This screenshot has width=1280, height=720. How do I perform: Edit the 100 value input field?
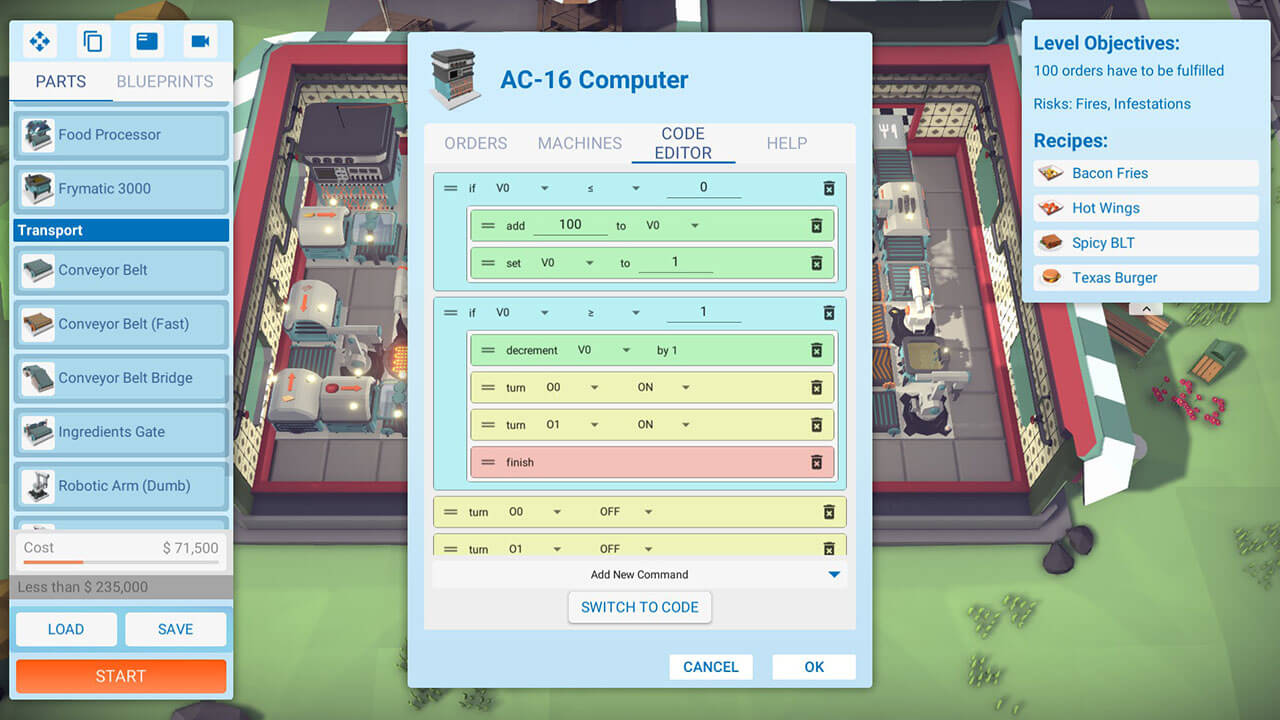point(570,224)
